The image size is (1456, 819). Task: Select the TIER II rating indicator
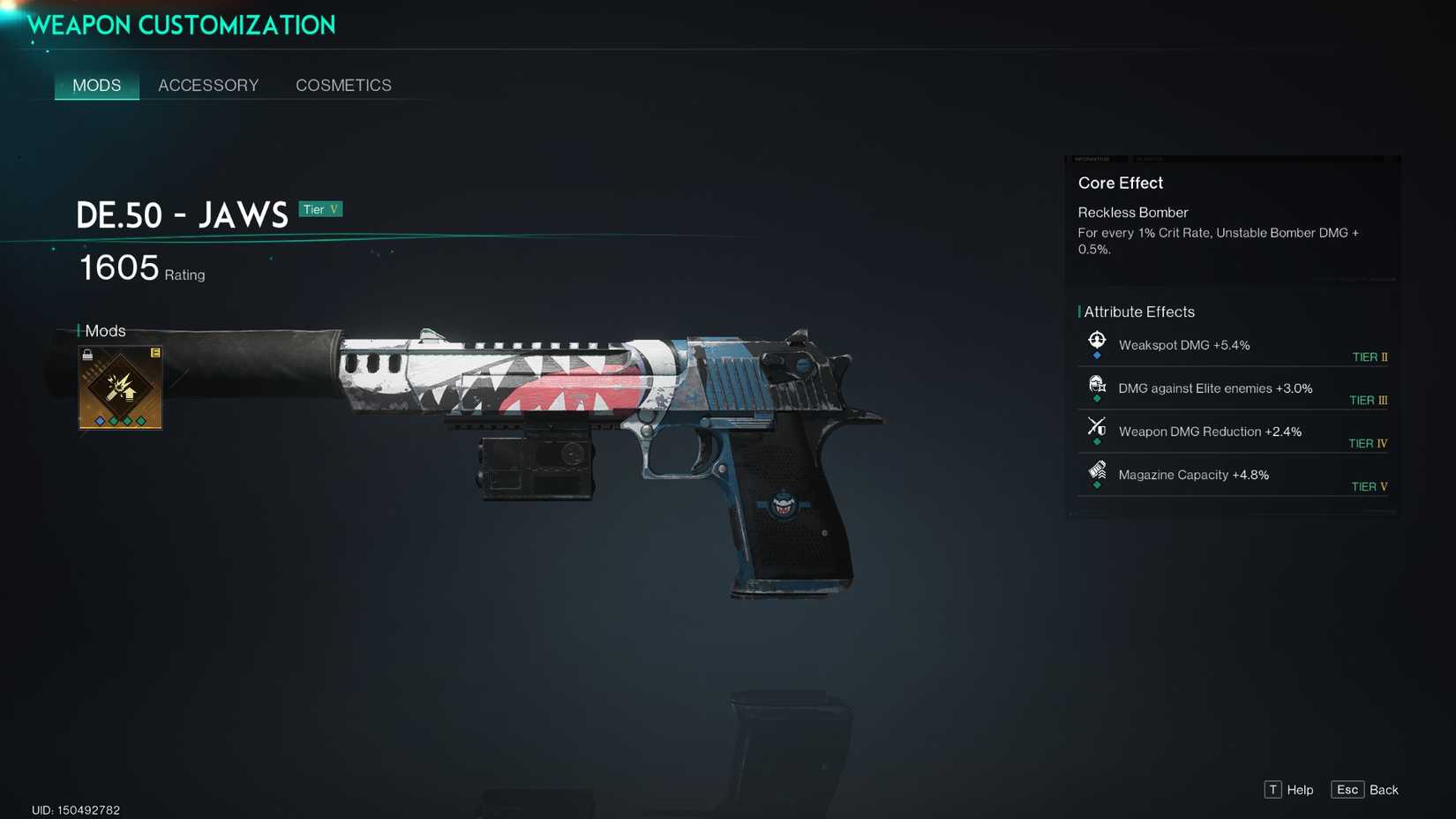point(1370,357)
